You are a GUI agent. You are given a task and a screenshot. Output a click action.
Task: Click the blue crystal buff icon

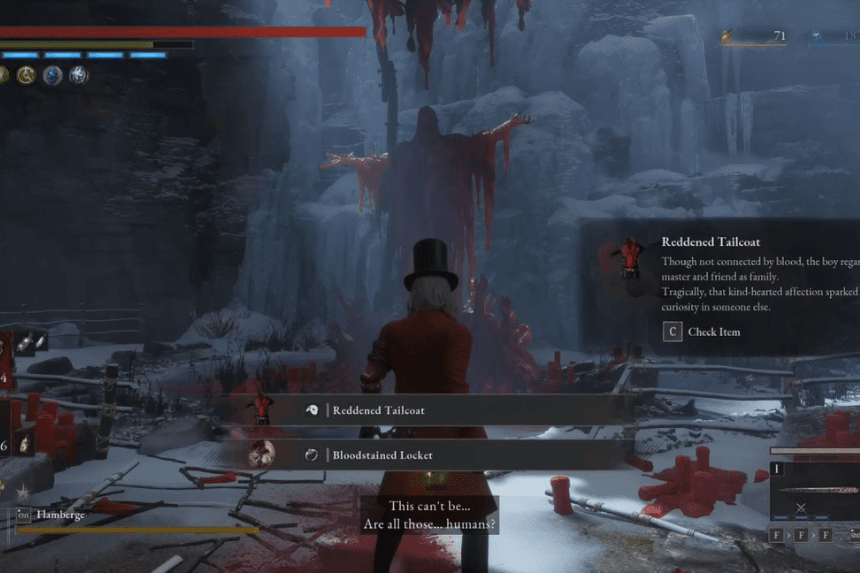[x=52, y=75]
